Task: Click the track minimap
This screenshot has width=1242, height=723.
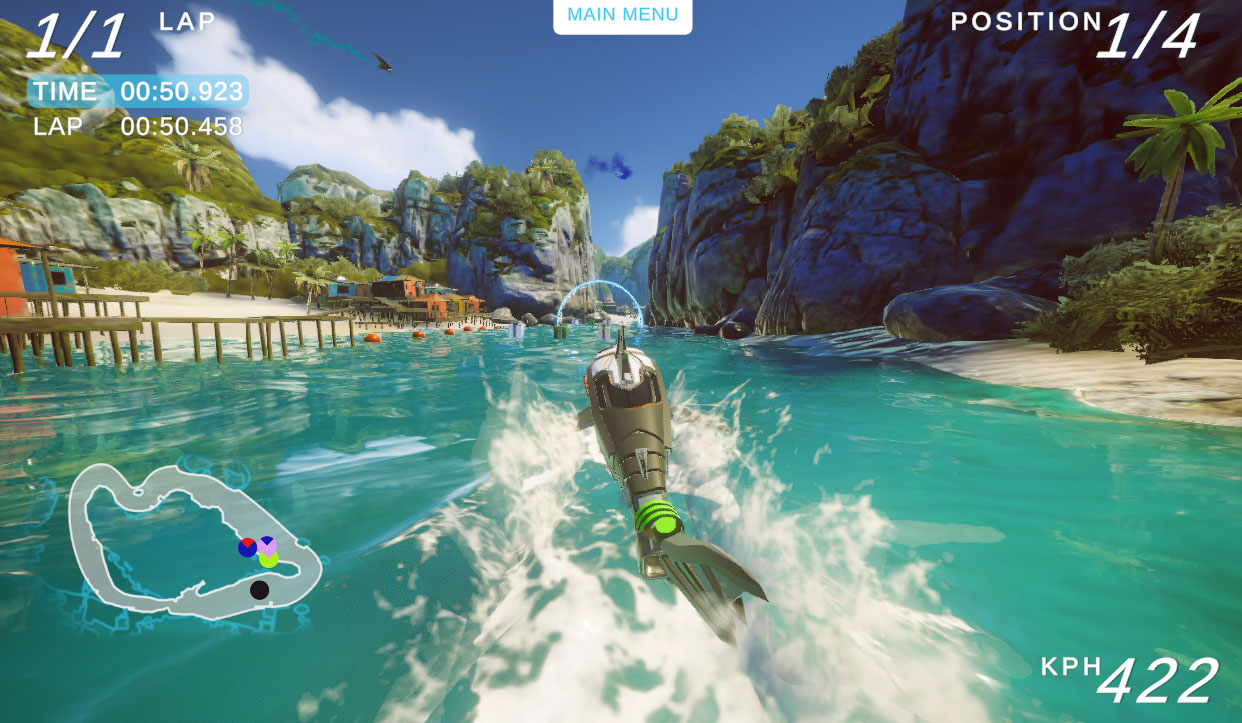Action: 193,540
